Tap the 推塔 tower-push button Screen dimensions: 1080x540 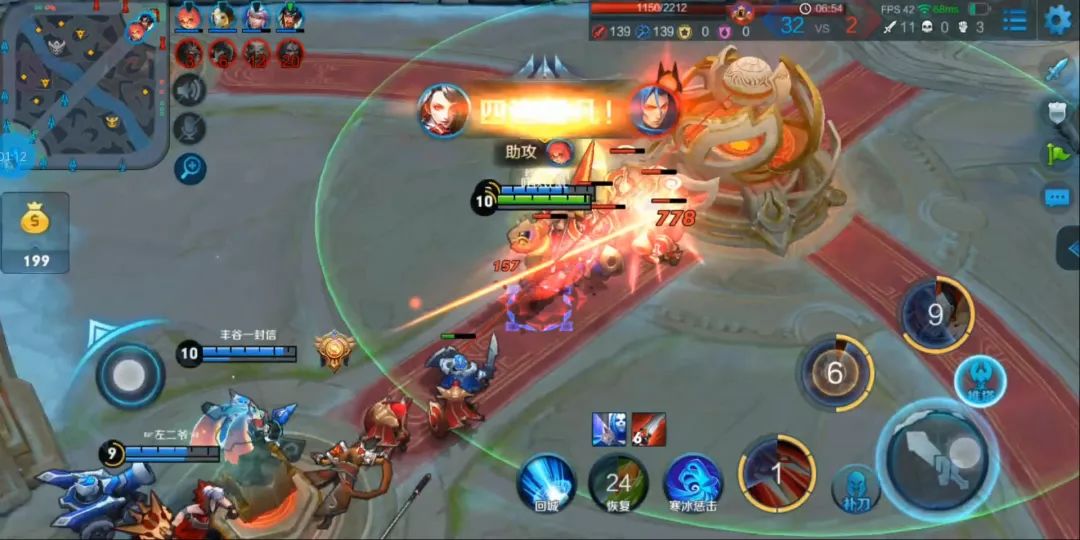(979, 379)
